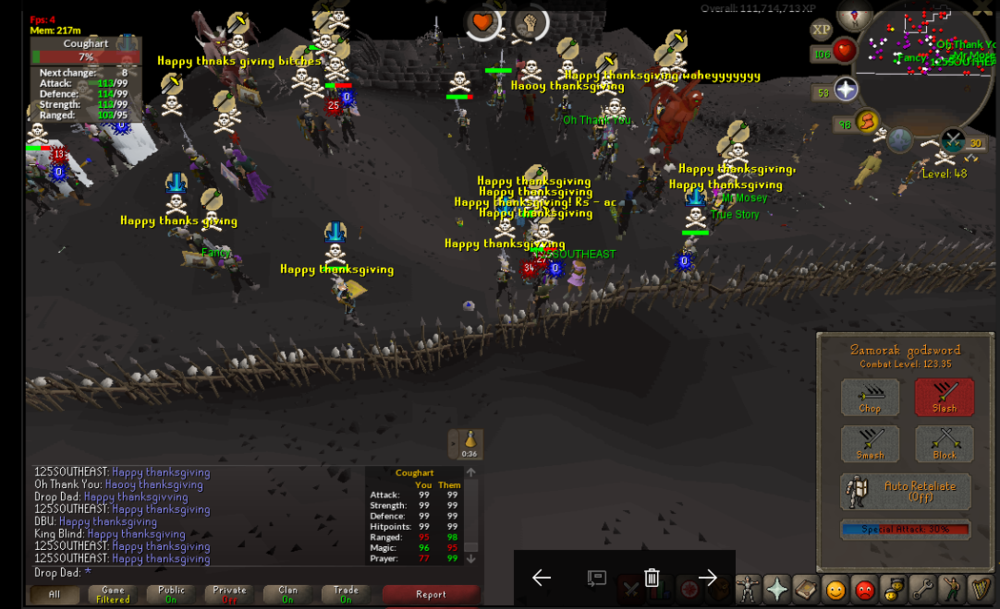This screenshot has height=609, width=1000.
Task: Toggle quick prayers with the prayer orb
Action: pyautogui.click(x=846, y=90)
